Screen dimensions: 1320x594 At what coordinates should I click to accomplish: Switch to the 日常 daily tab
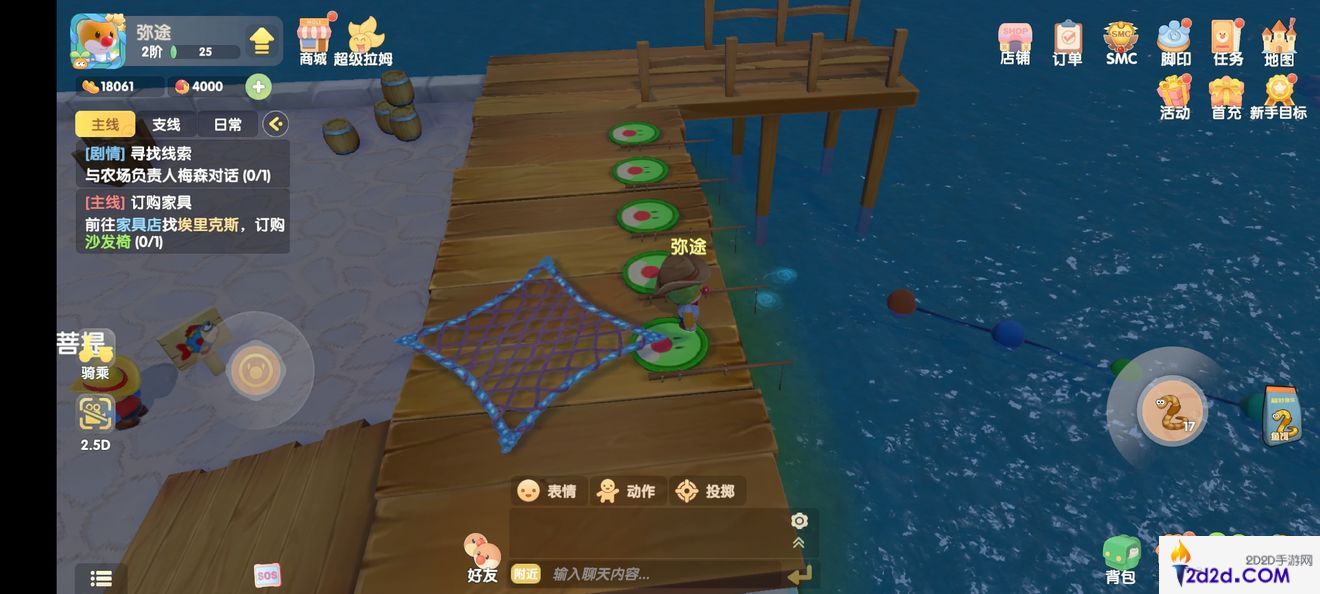tap(227, 124)
